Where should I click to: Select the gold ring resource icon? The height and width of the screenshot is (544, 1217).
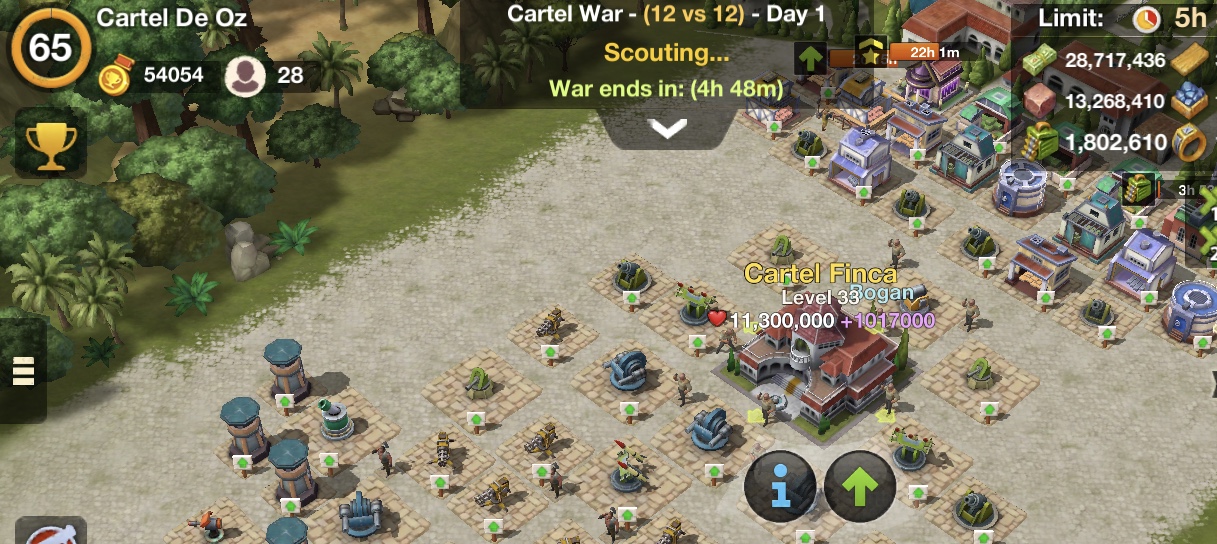[x=1191, y=143]
